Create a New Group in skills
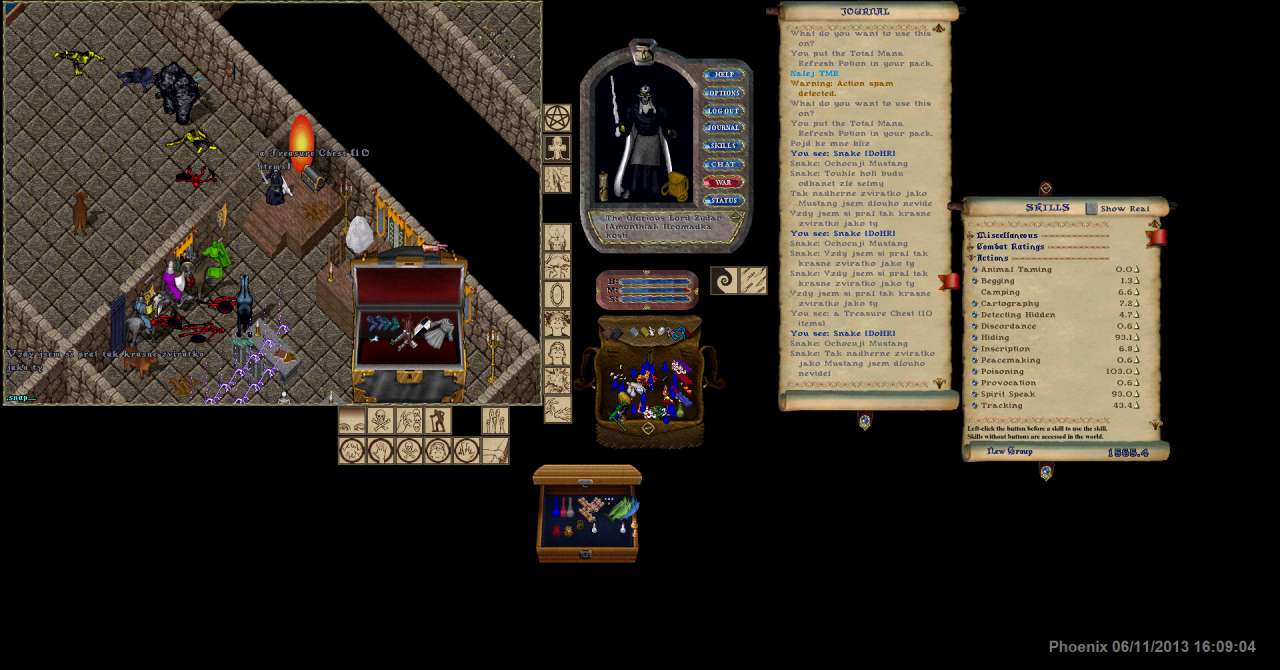This screenshot has height=670, width=1280. [x=1009, y=452]
